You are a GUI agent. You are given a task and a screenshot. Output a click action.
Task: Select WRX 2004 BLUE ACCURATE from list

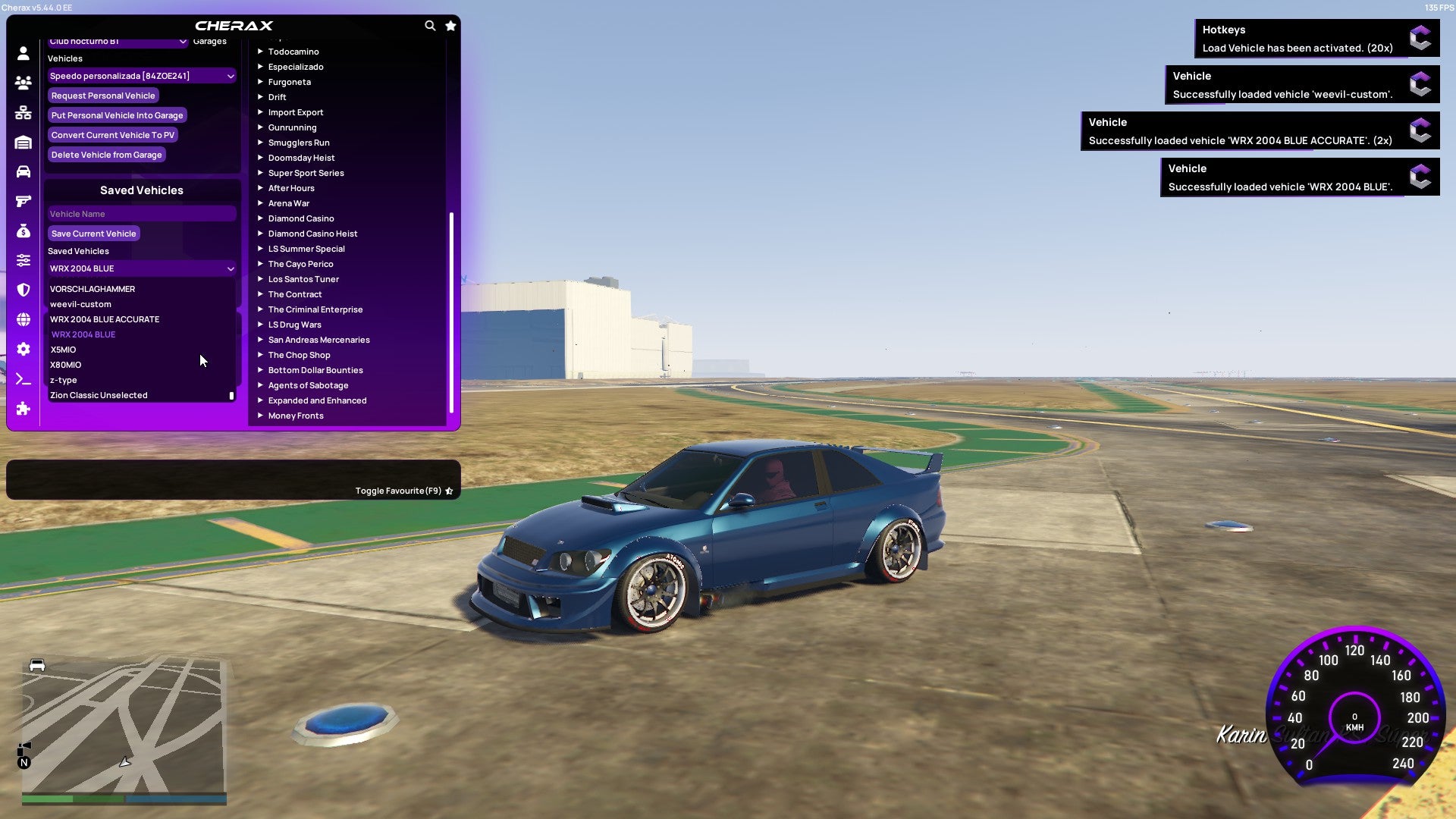(105, 318)
